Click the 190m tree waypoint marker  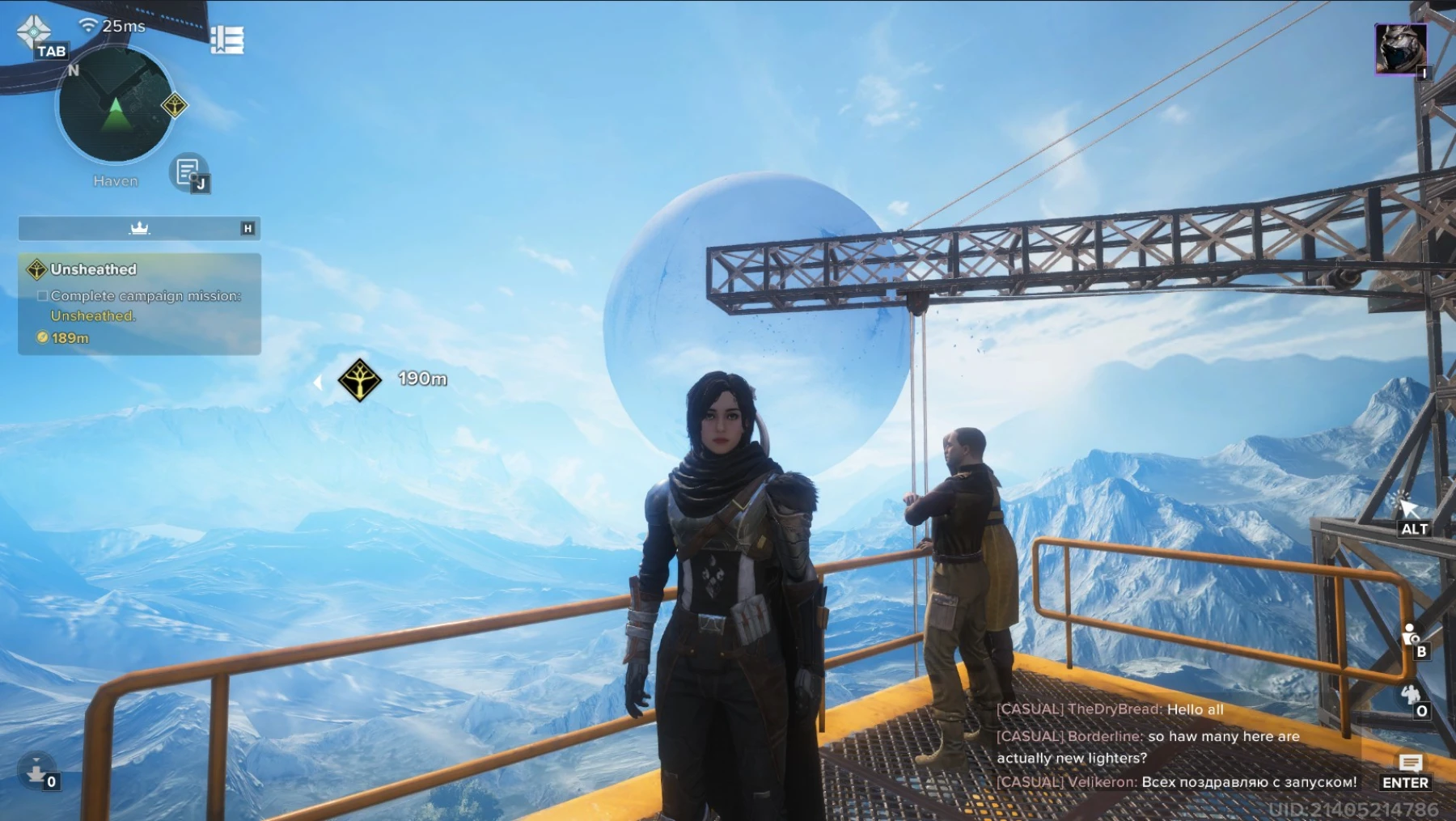pyautogui.click(x=361, y=379)
